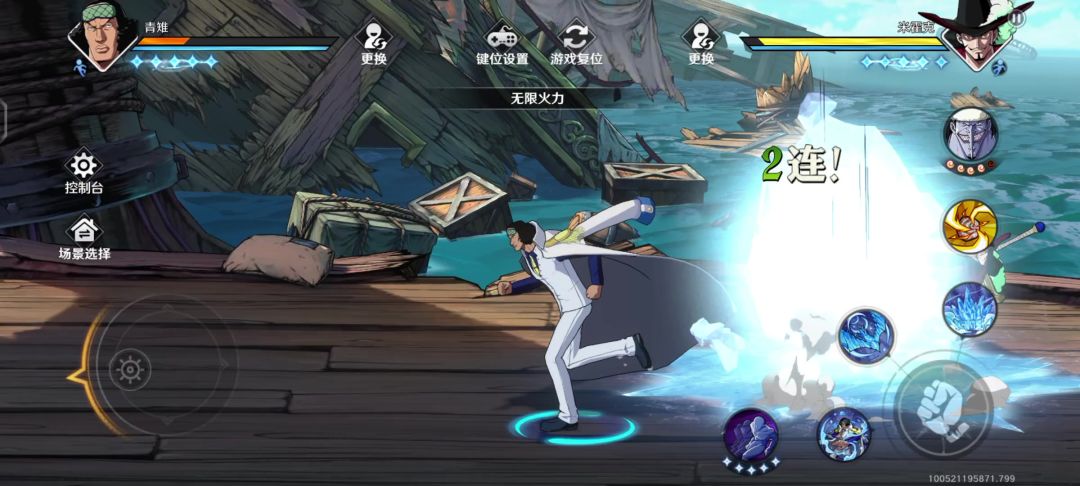Click the 游戏复位 game reset button

[576, 42]
